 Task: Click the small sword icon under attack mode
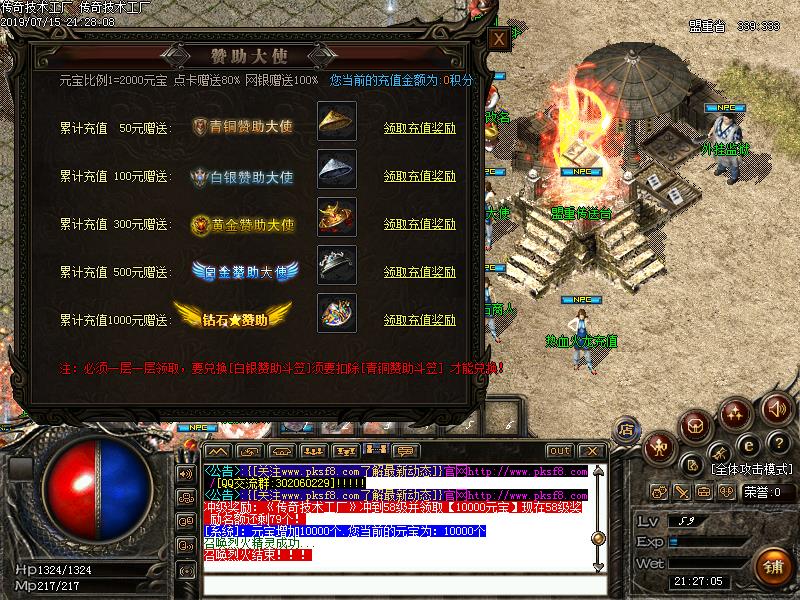(681, 492)
